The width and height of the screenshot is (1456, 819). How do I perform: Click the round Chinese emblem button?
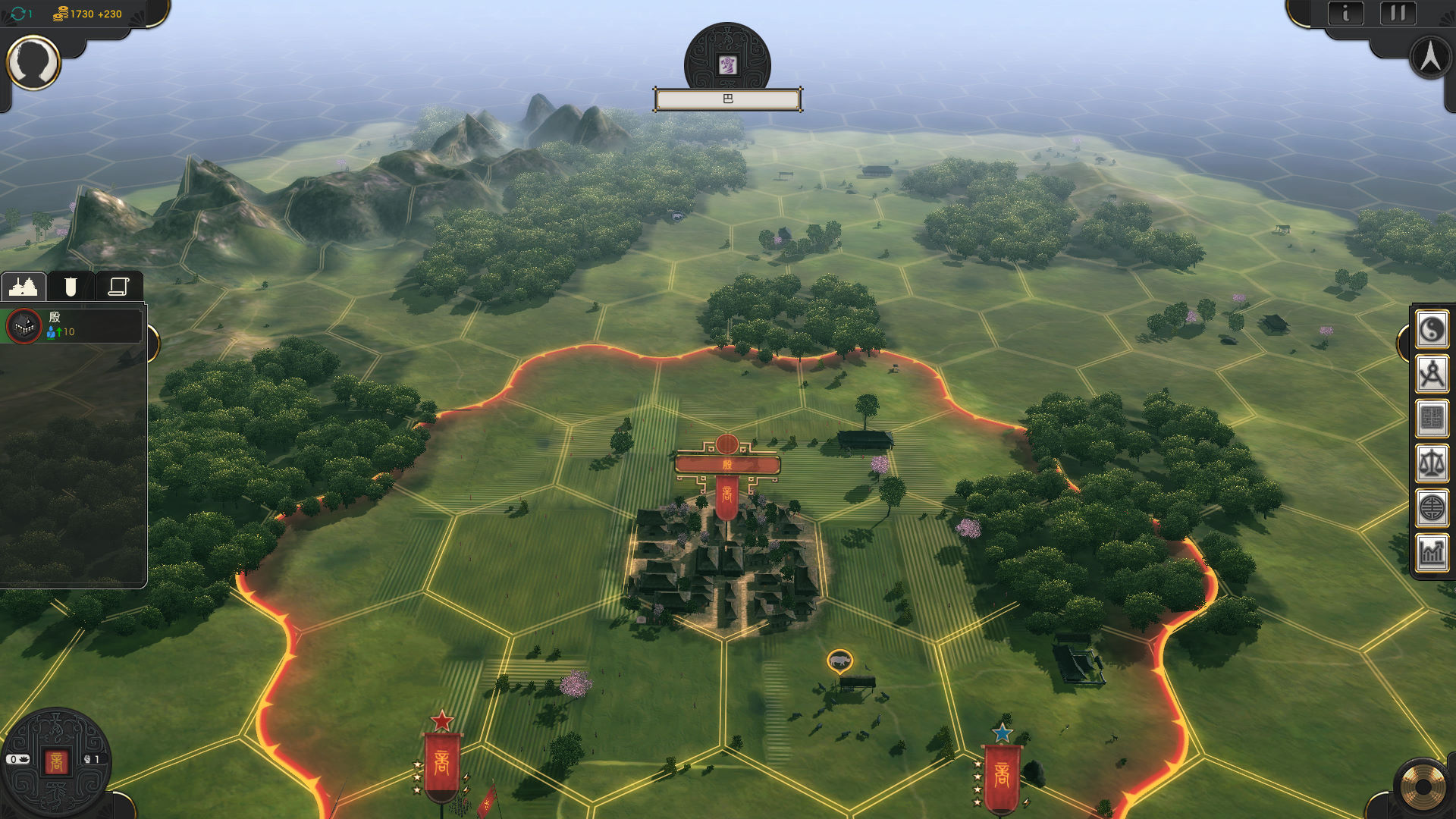pos(1432,508)
